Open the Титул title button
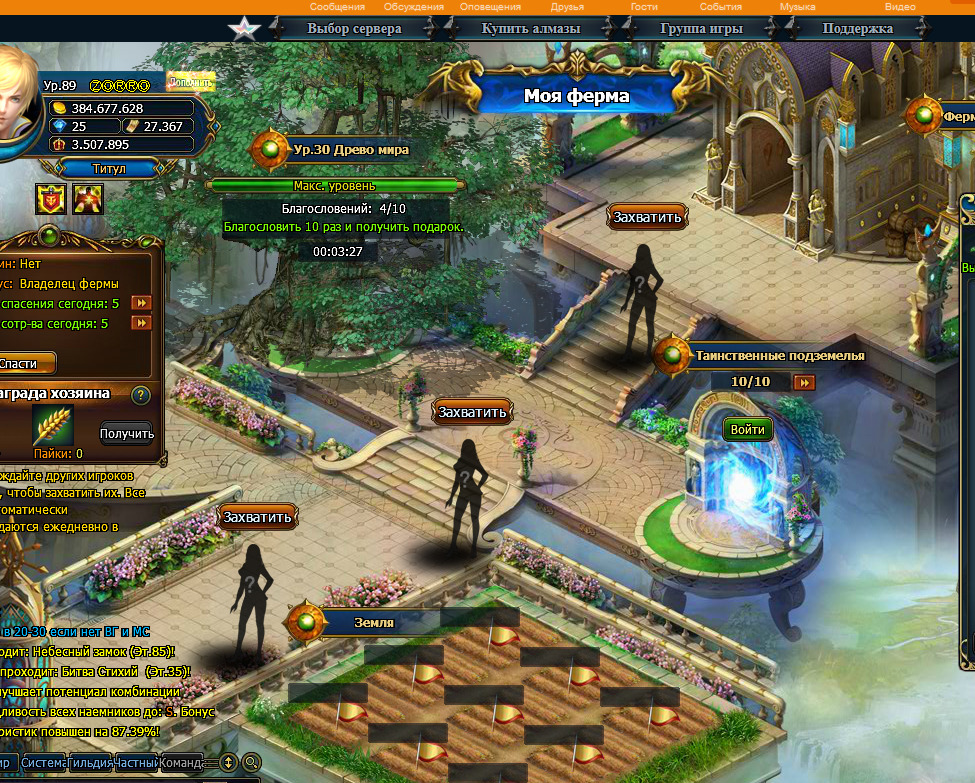Screen dimensions: 975x783 [109, 168]
